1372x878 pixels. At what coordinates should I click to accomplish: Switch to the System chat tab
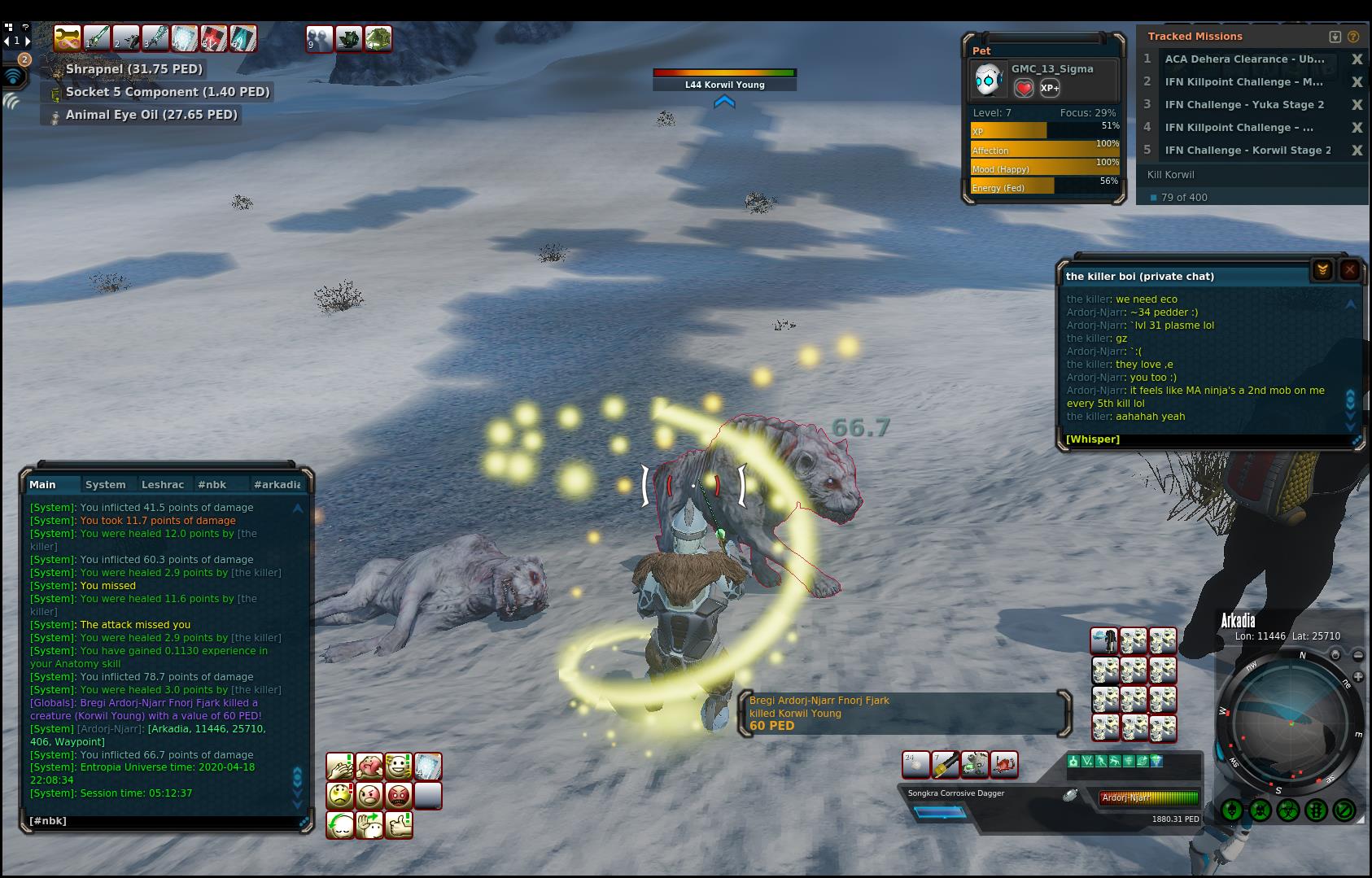coord(106,484)
